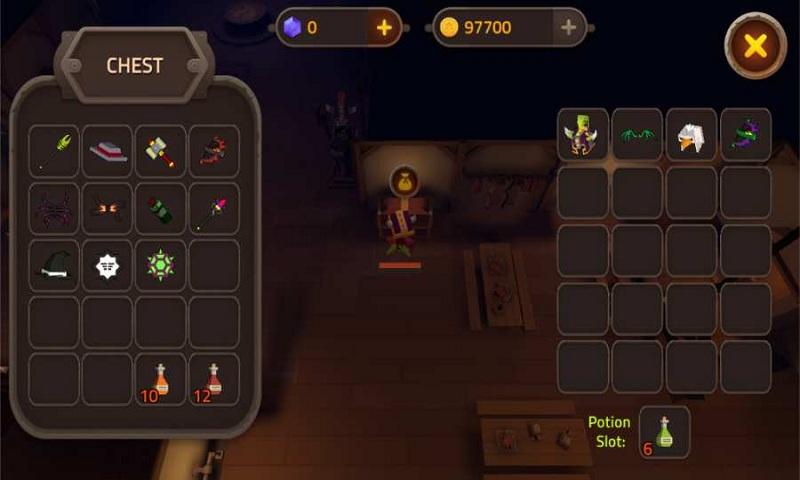This screenshot has height=480, width=800.
Task: Take the orange potion stack of 10
Action: click(x=161, y=379)
